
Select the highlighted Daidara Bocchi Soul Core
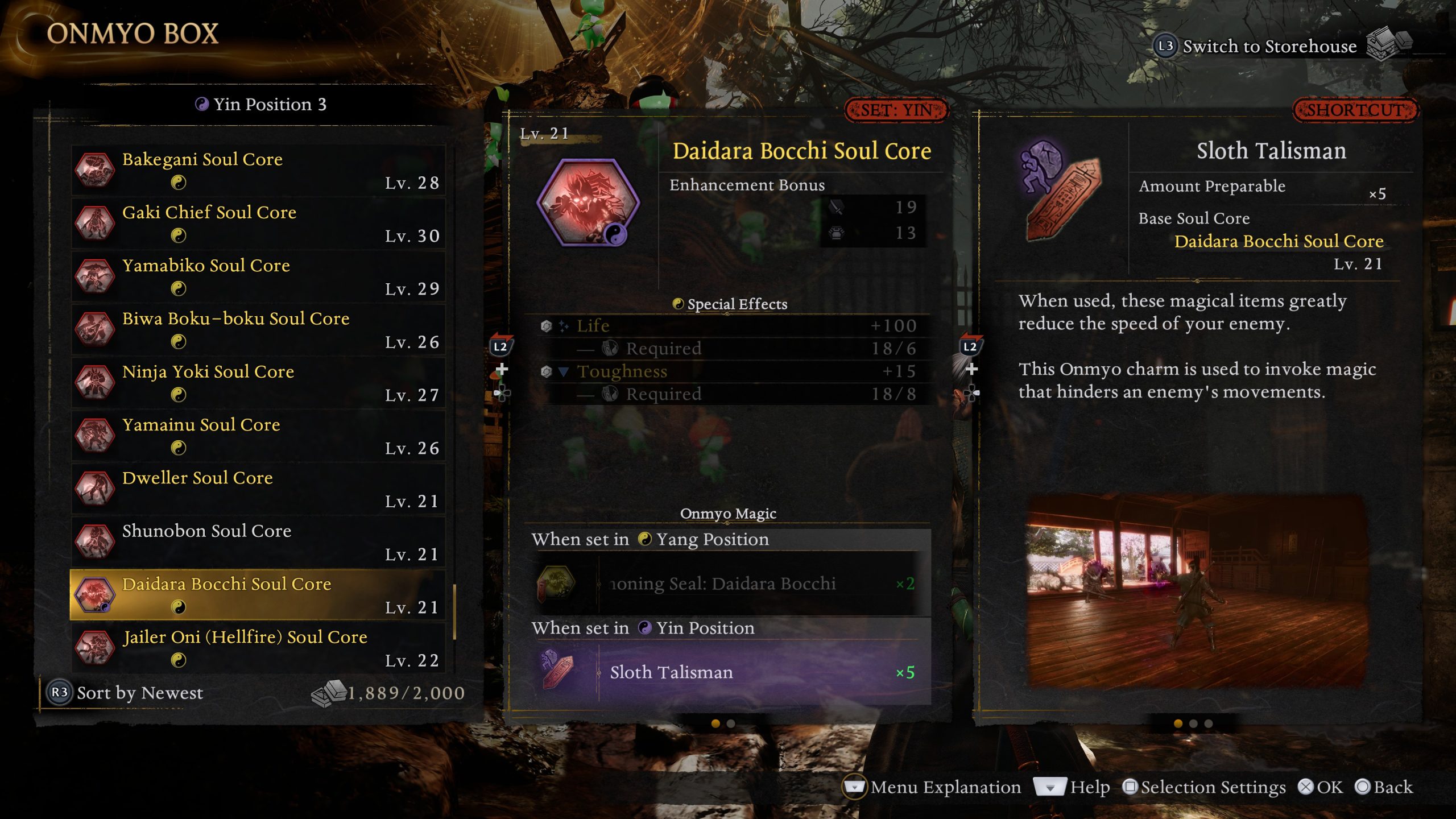(257, 595)
